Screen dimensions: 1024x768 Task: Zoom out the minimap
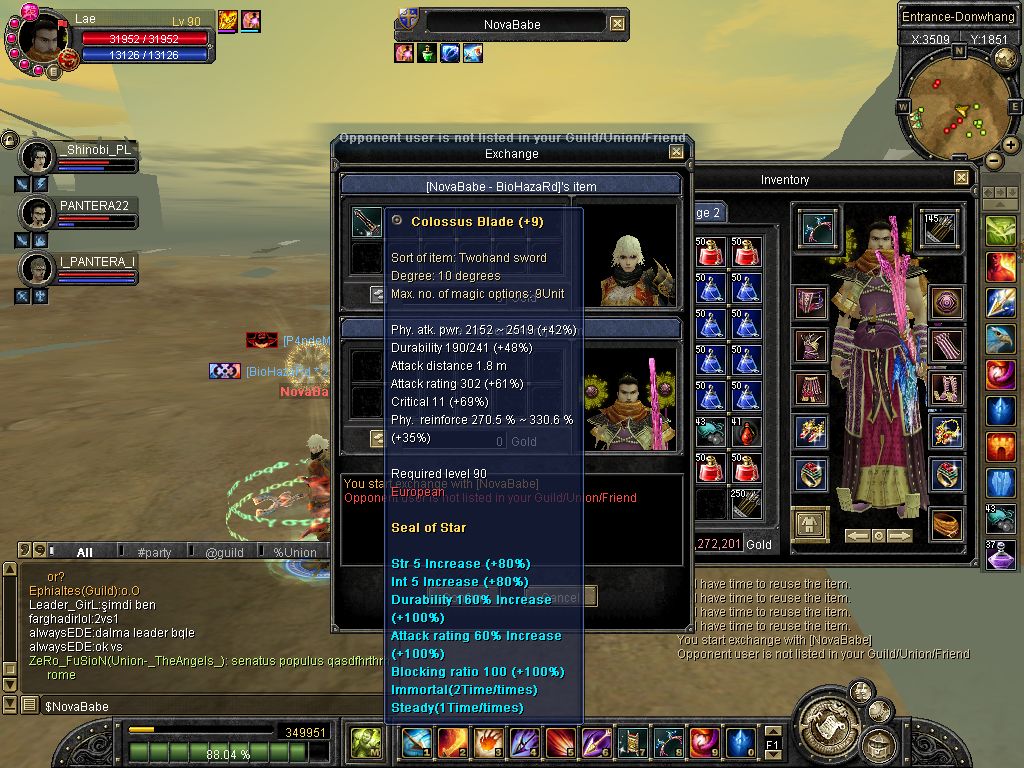[994, 160]
